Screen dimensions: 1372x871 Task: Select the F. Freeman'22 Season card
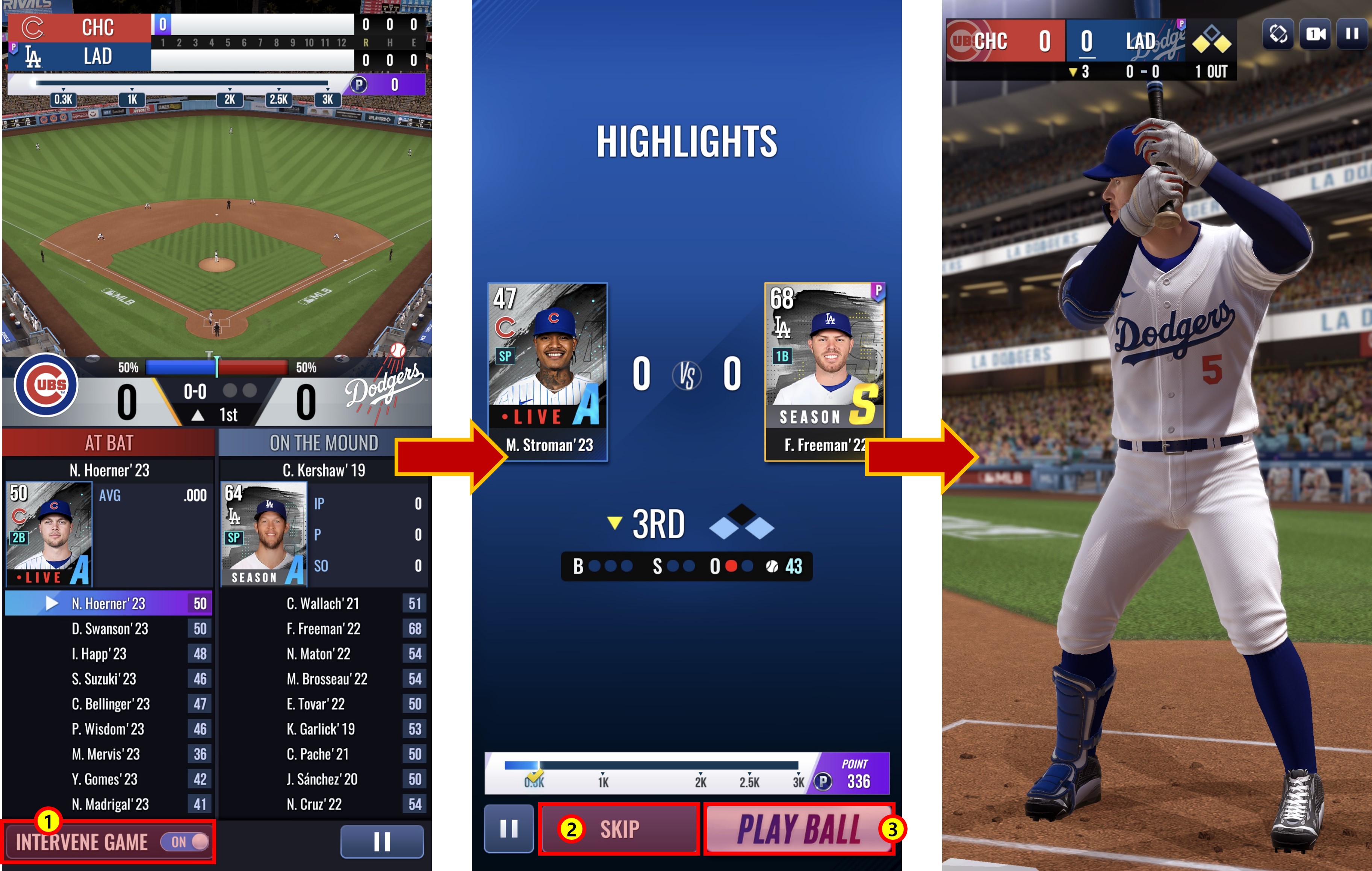[824, 371]
